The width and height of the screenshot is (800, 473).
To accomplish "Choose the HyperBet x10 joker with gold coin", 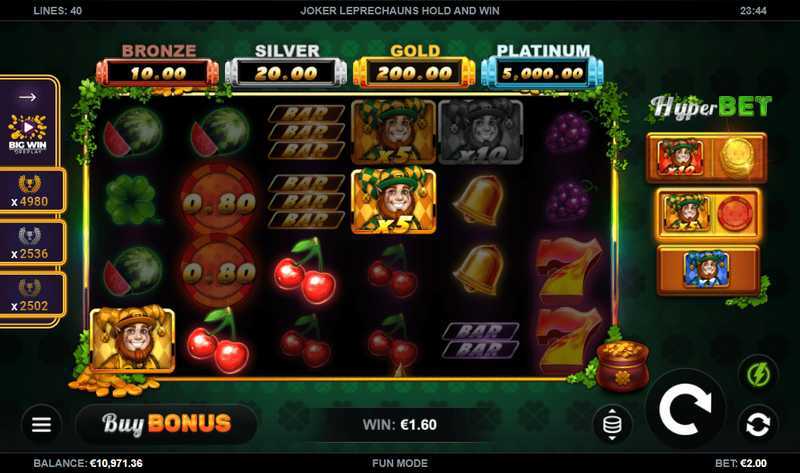I will coord(706,158).
